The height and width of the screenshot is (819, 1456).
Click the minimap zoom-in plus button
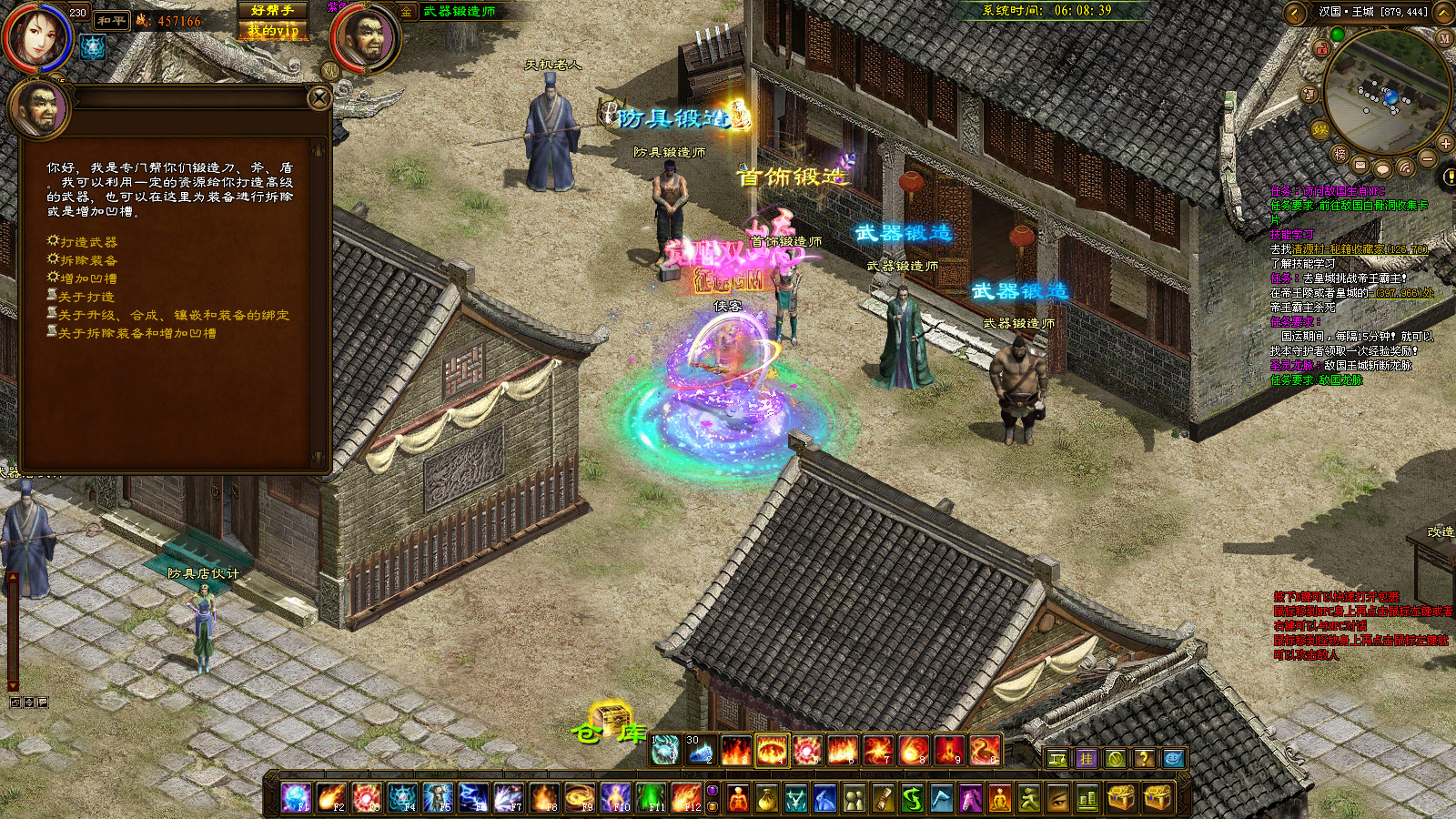[x=1445, y=143]
